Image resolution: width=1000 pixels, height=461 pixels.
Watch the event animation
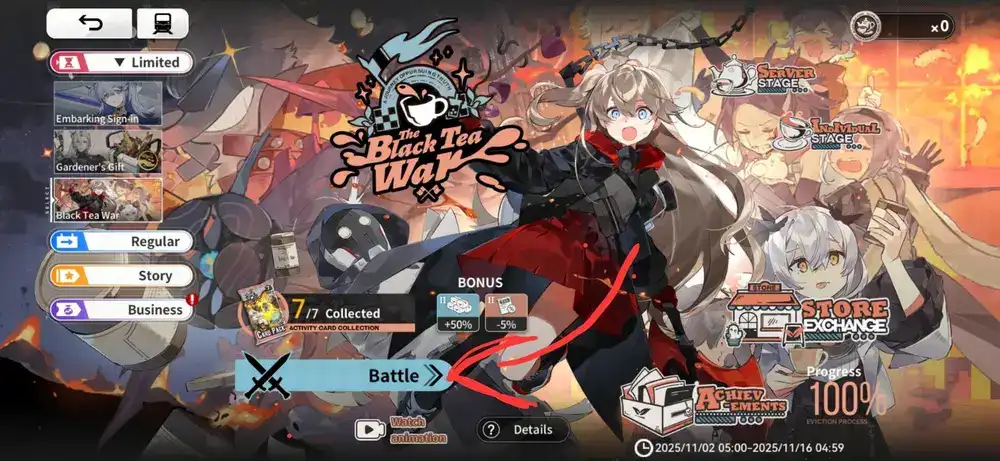400,430
